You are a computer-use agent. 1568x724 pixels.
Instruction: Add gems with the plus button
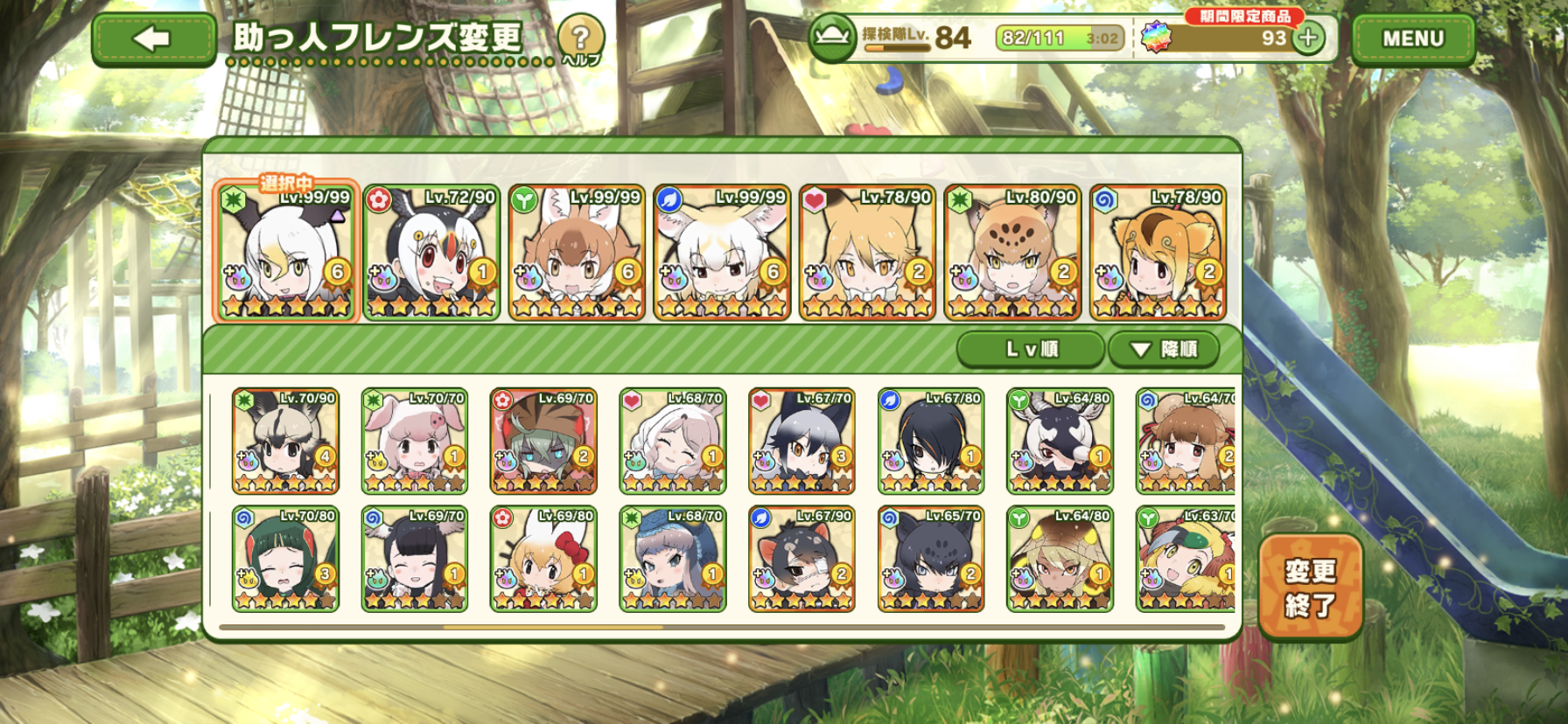click(x=1309, y=38)
